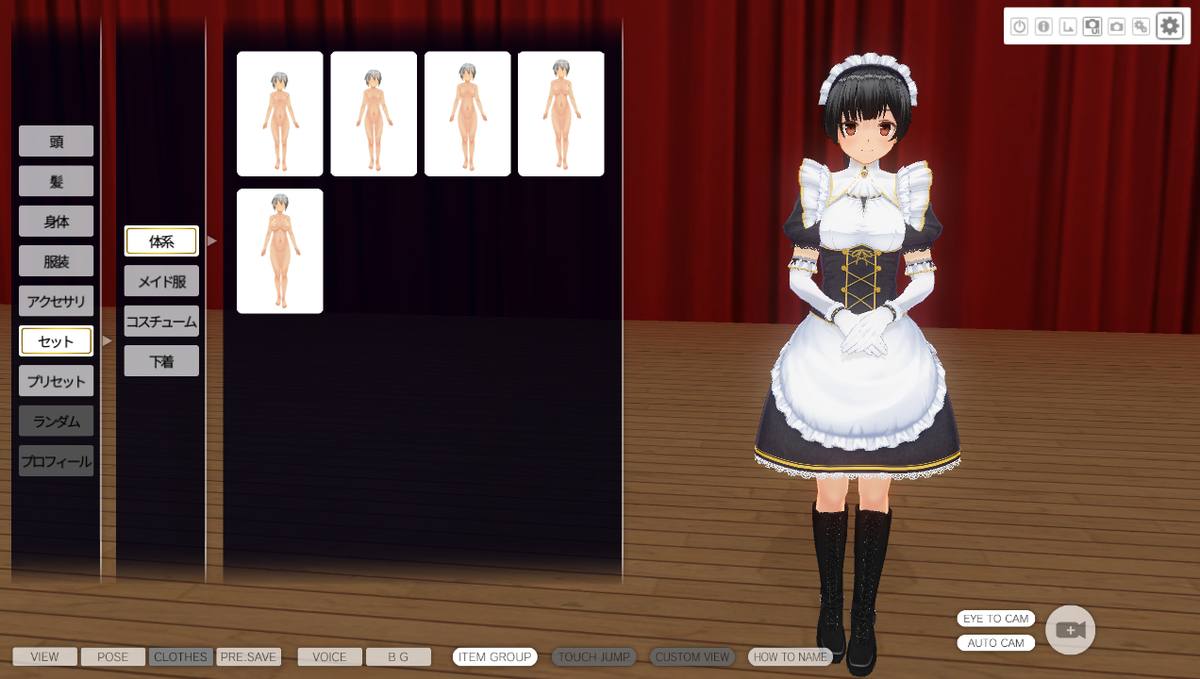Change background with the BG button
This screenshot has width=1200, height=679.
[398, 657]
